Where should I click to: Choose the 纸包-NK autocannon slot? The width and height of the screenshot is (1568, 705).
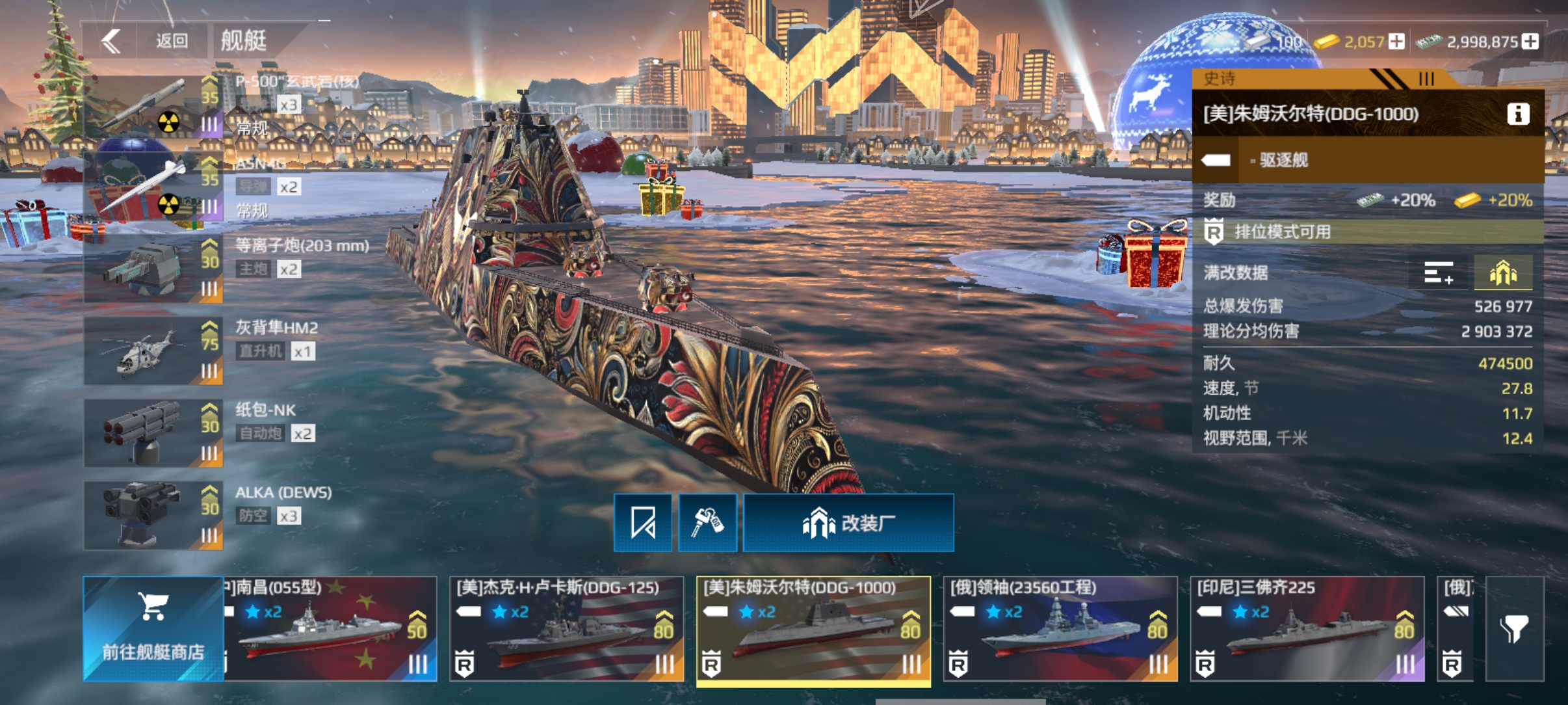153,433
